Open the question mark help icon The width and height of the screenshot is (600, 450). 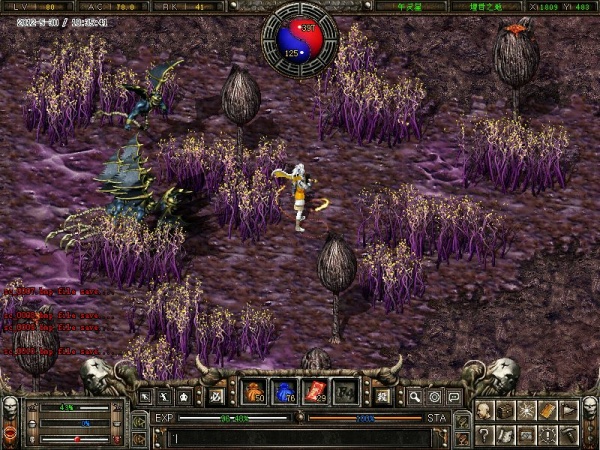[485, 434]
